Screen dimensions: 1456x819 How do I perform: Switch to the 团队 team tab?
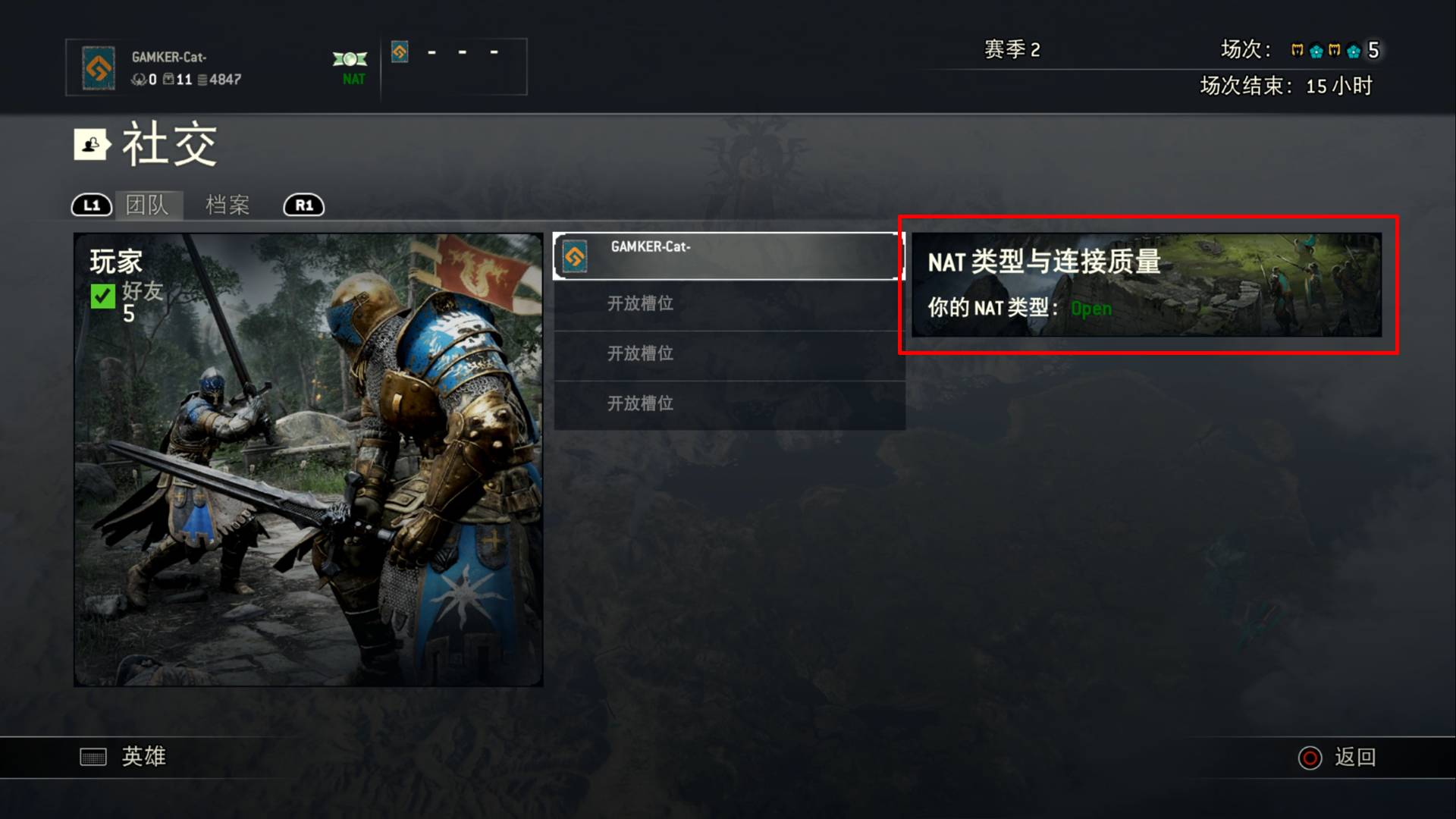pyautogui.click(x=151, y=205)
